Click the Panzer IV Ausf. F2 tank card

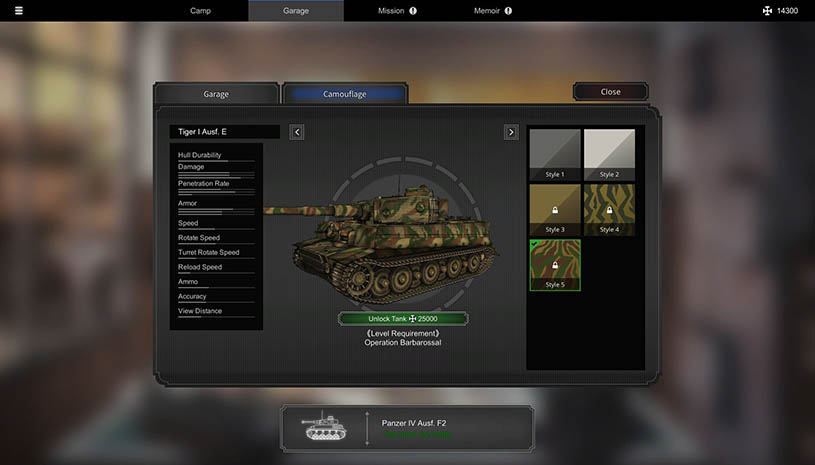[406, 428]
